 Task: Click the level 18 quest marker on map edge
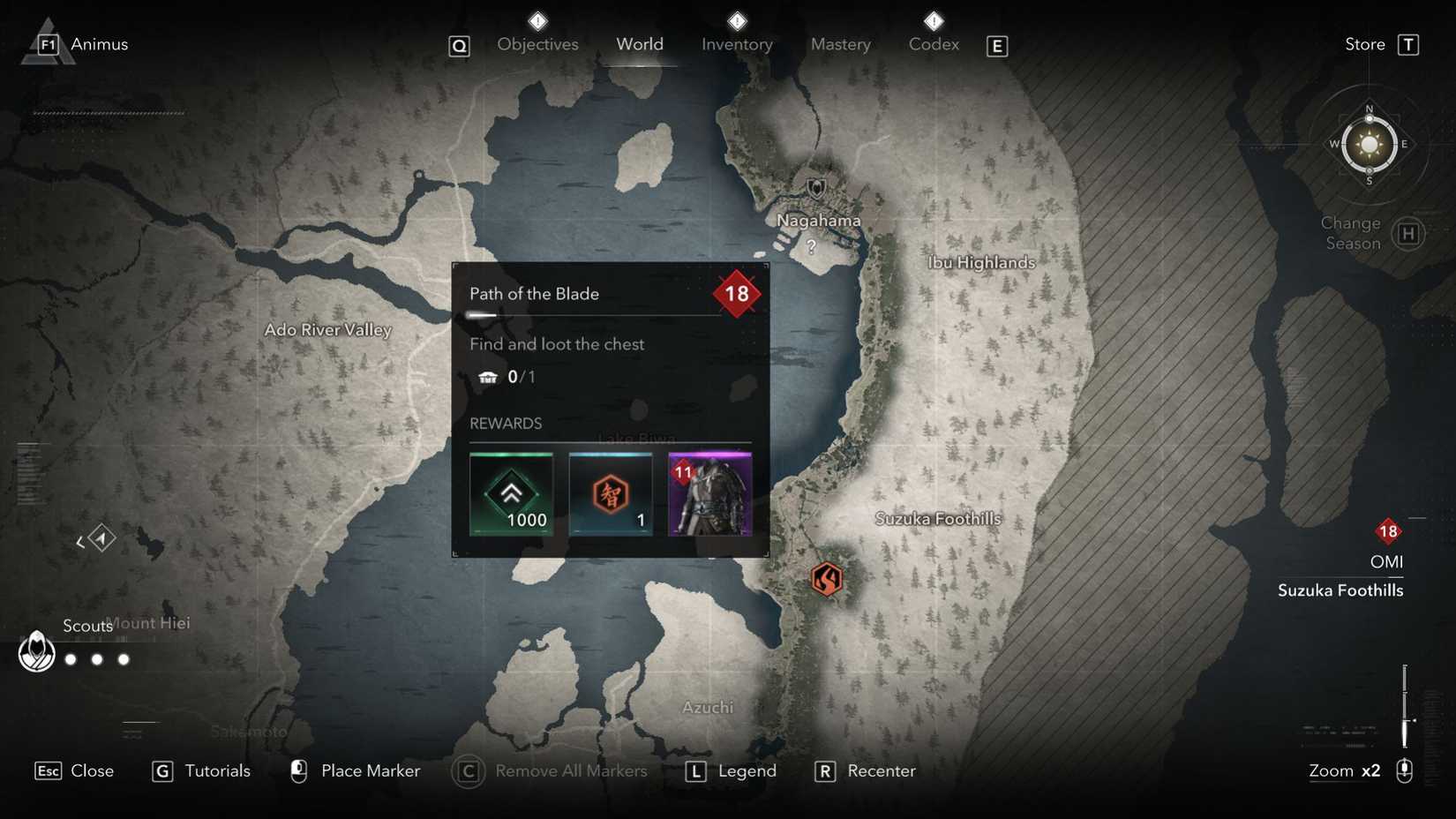pyautogui.click(x=1388, y=531)
